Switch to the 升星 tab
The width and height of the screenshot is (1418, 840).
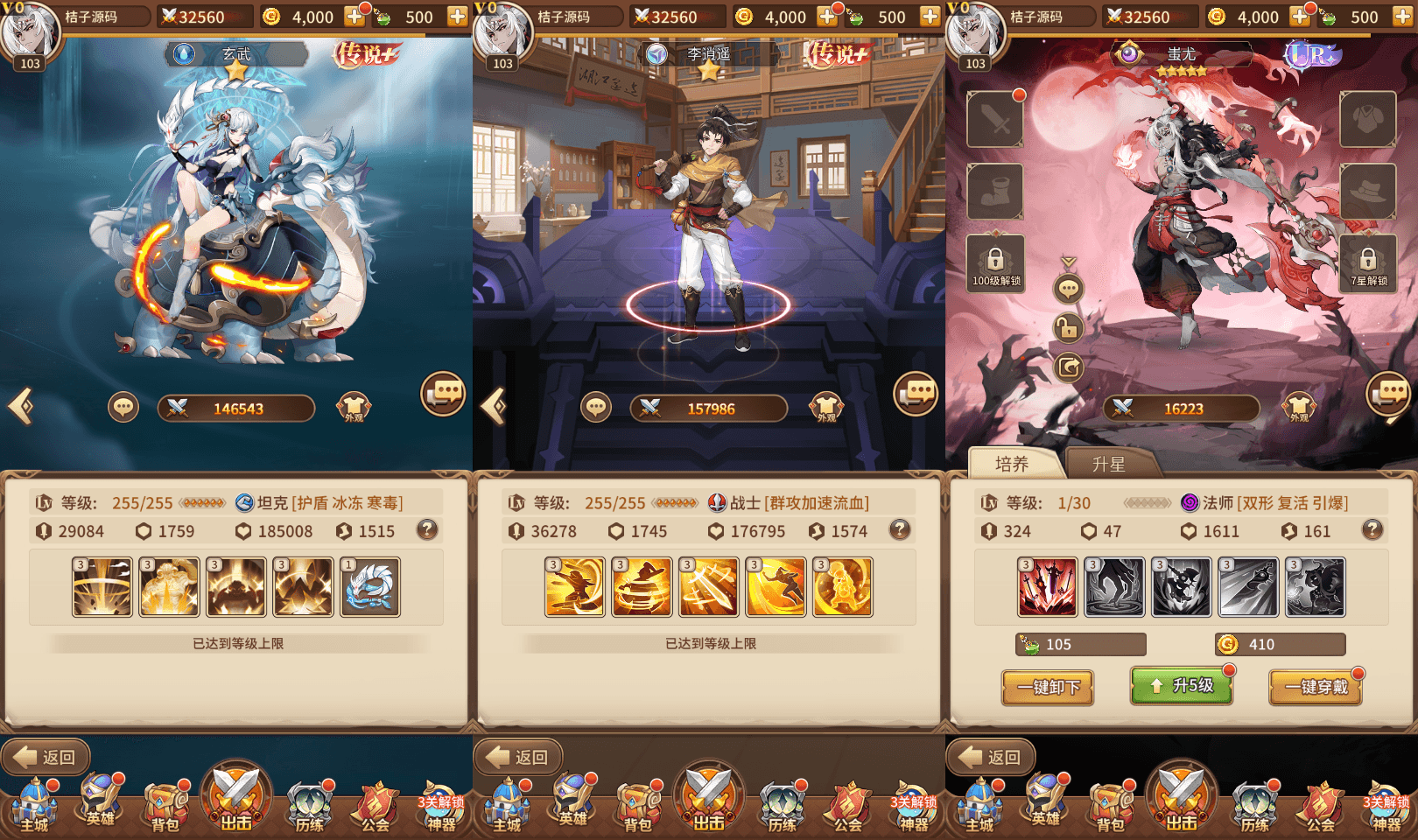pyautogui.click(x=1108, y=465)
